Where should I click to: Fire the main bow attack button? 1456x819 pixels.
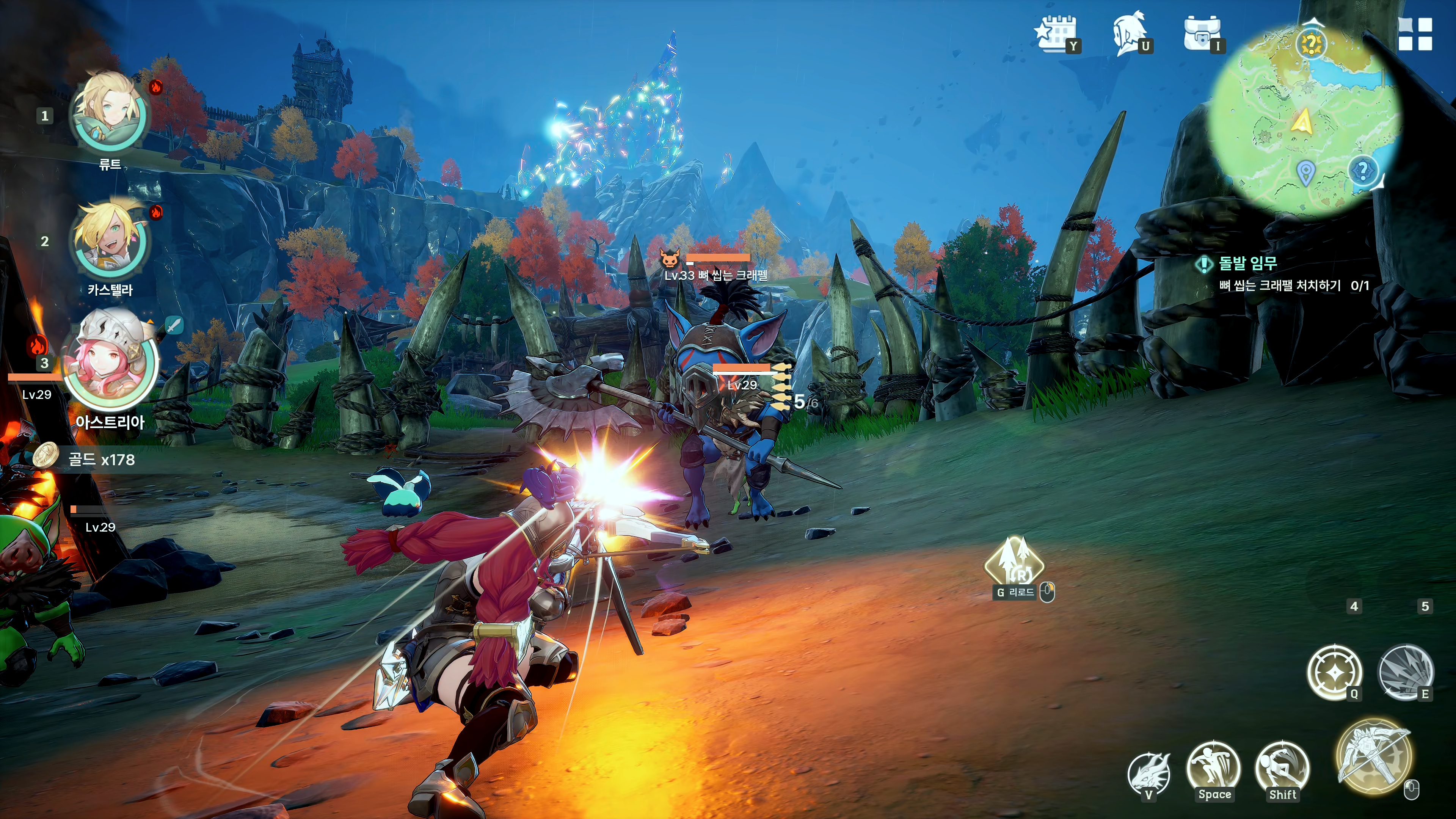[1373, 756]
